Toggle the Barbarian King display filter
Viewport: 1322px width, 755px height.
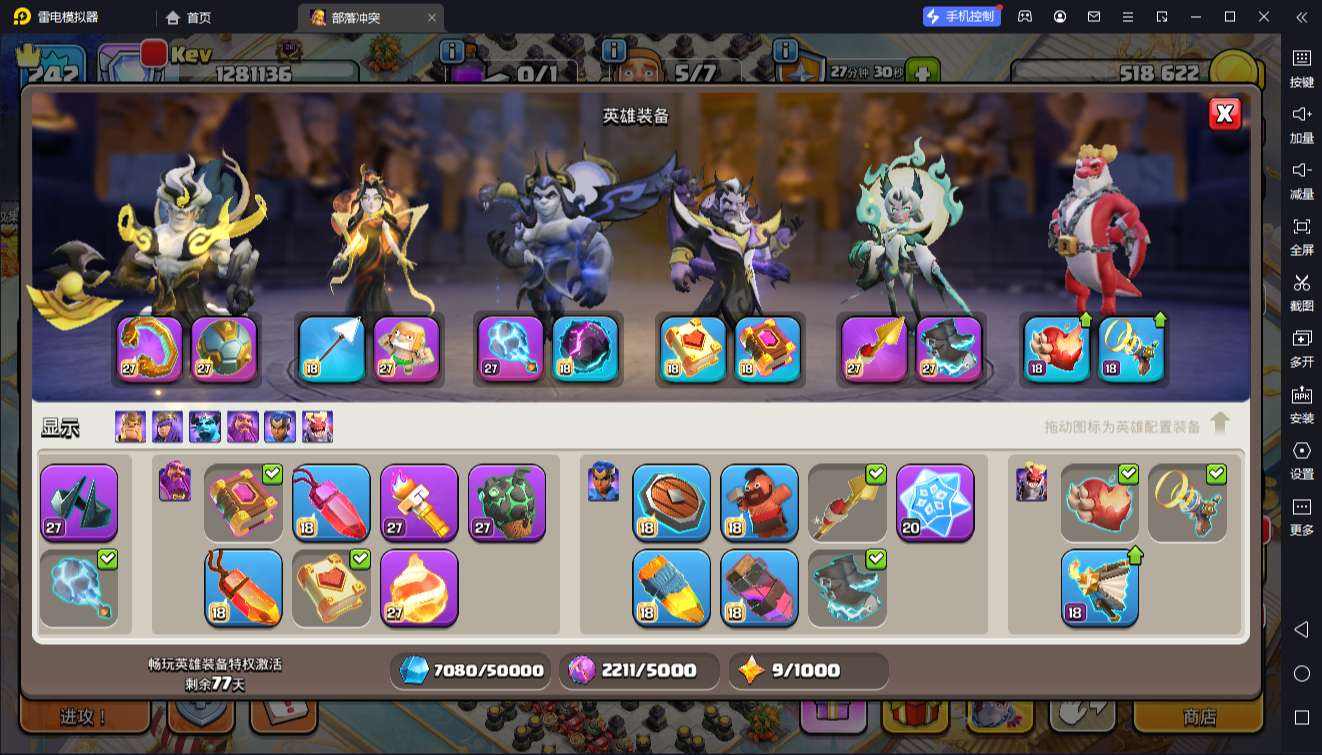130,427
